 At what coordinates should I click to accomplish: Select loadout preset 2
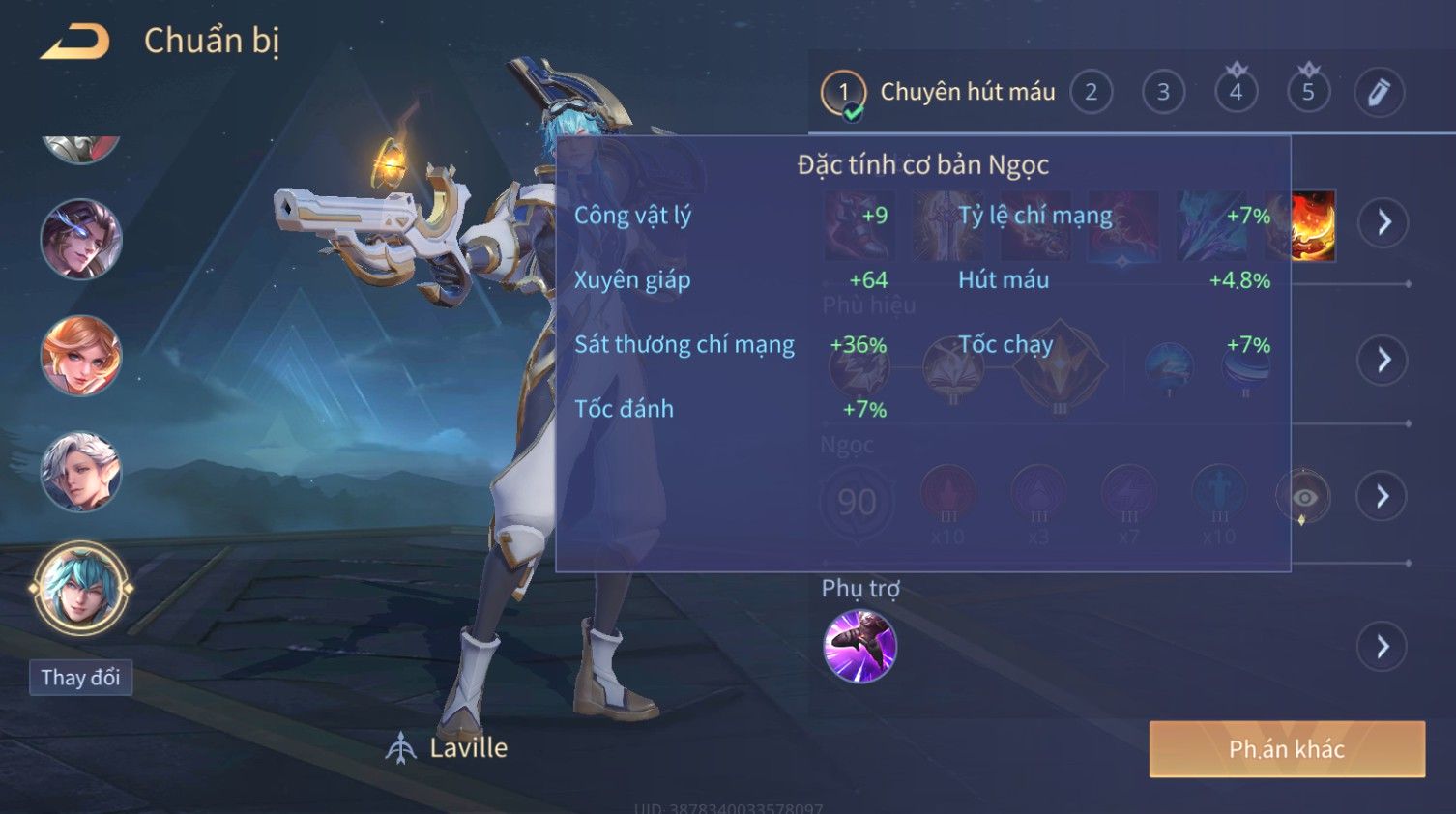tap(1091, 93)
